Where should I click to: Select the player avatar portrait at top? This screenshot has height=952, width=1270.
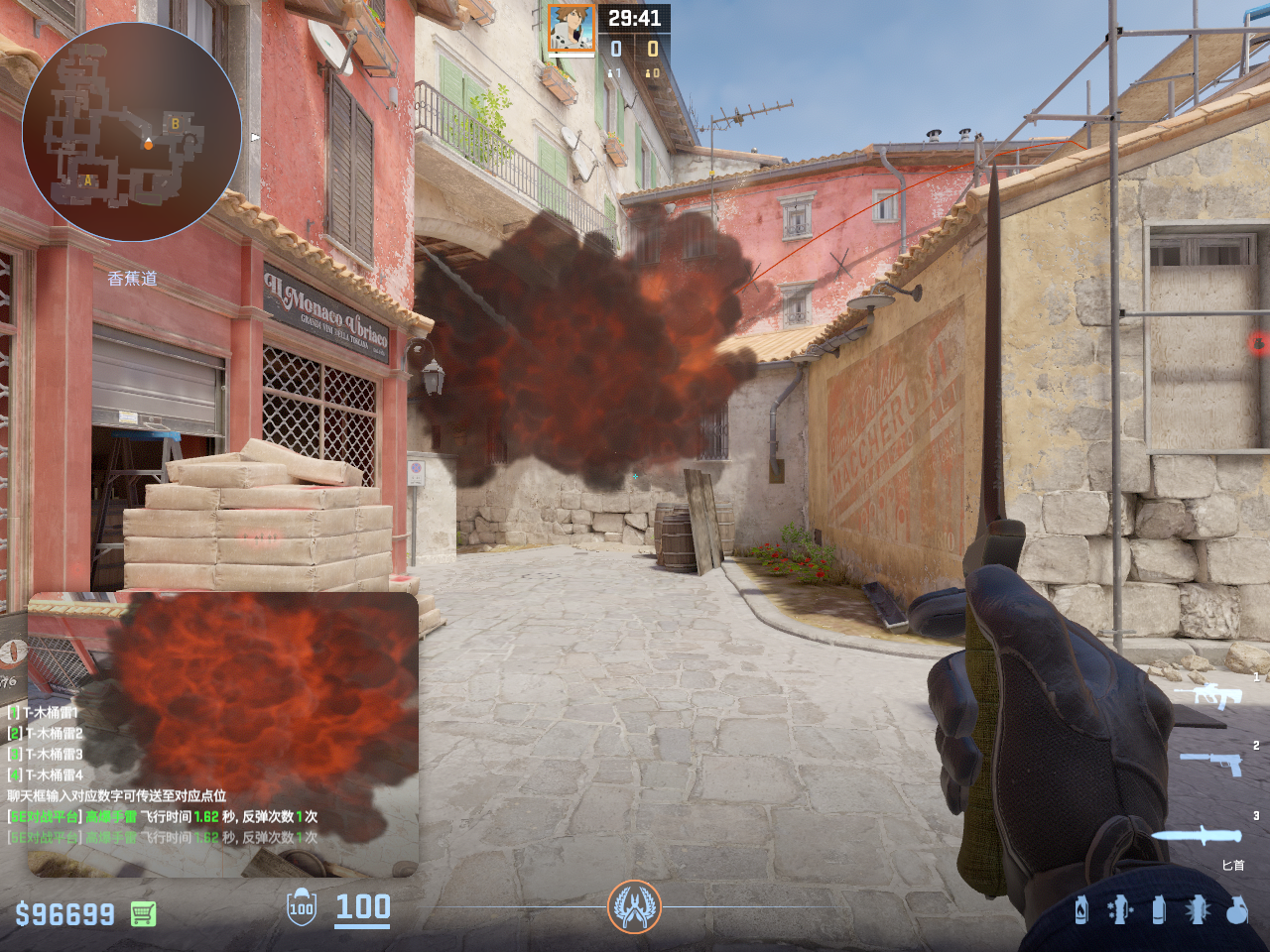[x=571, y=29]
